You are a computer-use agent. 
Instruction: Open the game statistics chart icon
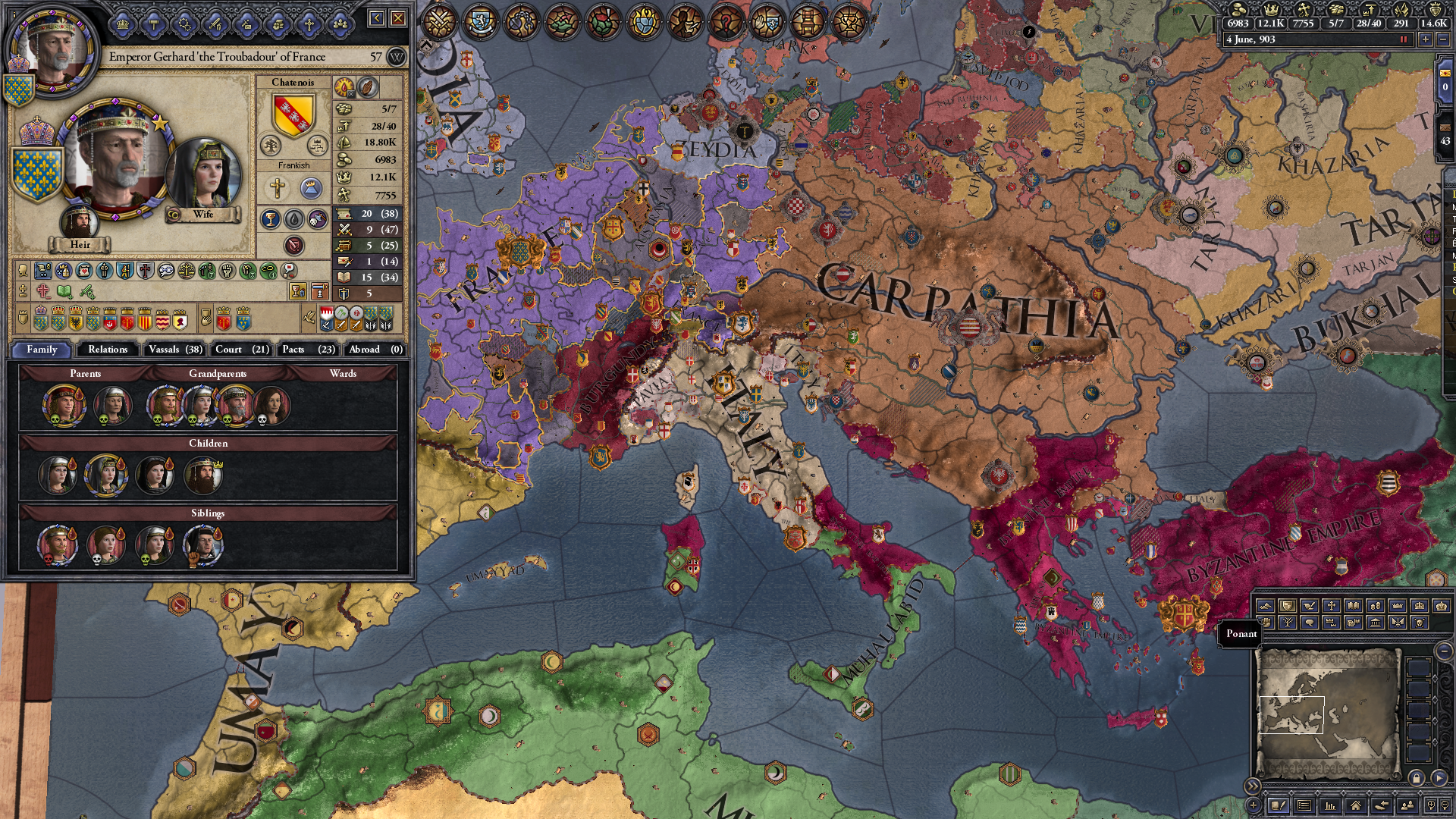pos(1329,806)
